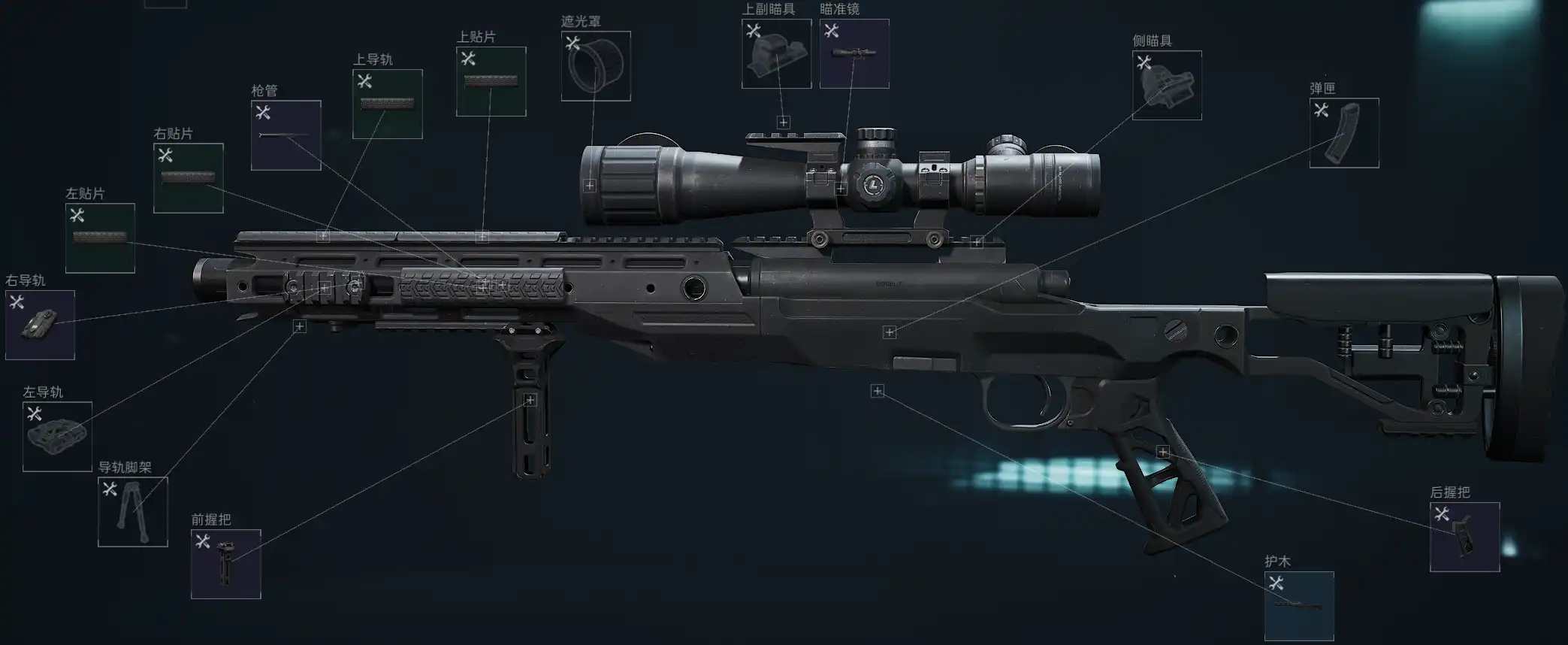This screenshot has width=1568, height=645.
Task: Open the 导轨脚架 bipod slot
Action: pos(133,512)
